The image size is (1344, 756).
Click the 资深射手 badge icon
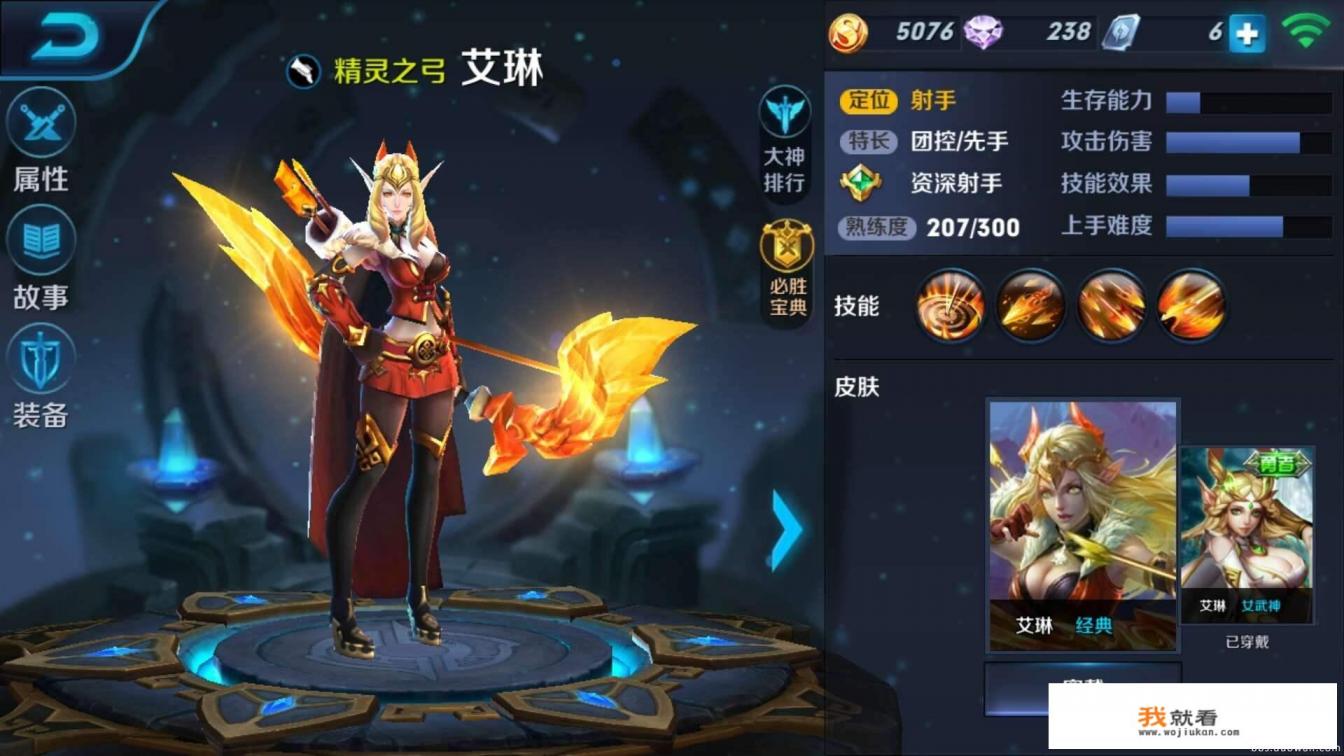coord(860,184)
